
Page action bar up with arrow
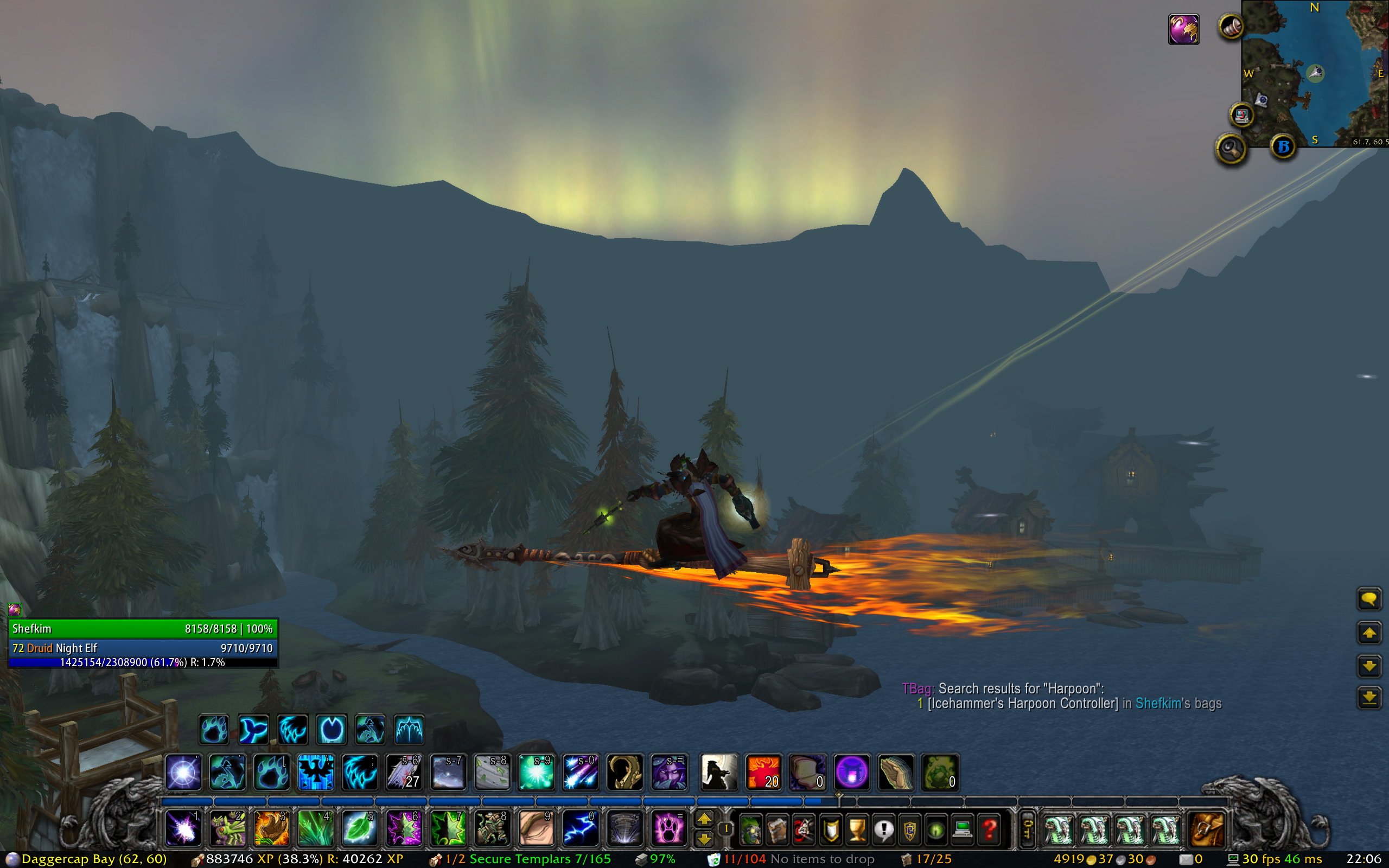click(704, 819)
